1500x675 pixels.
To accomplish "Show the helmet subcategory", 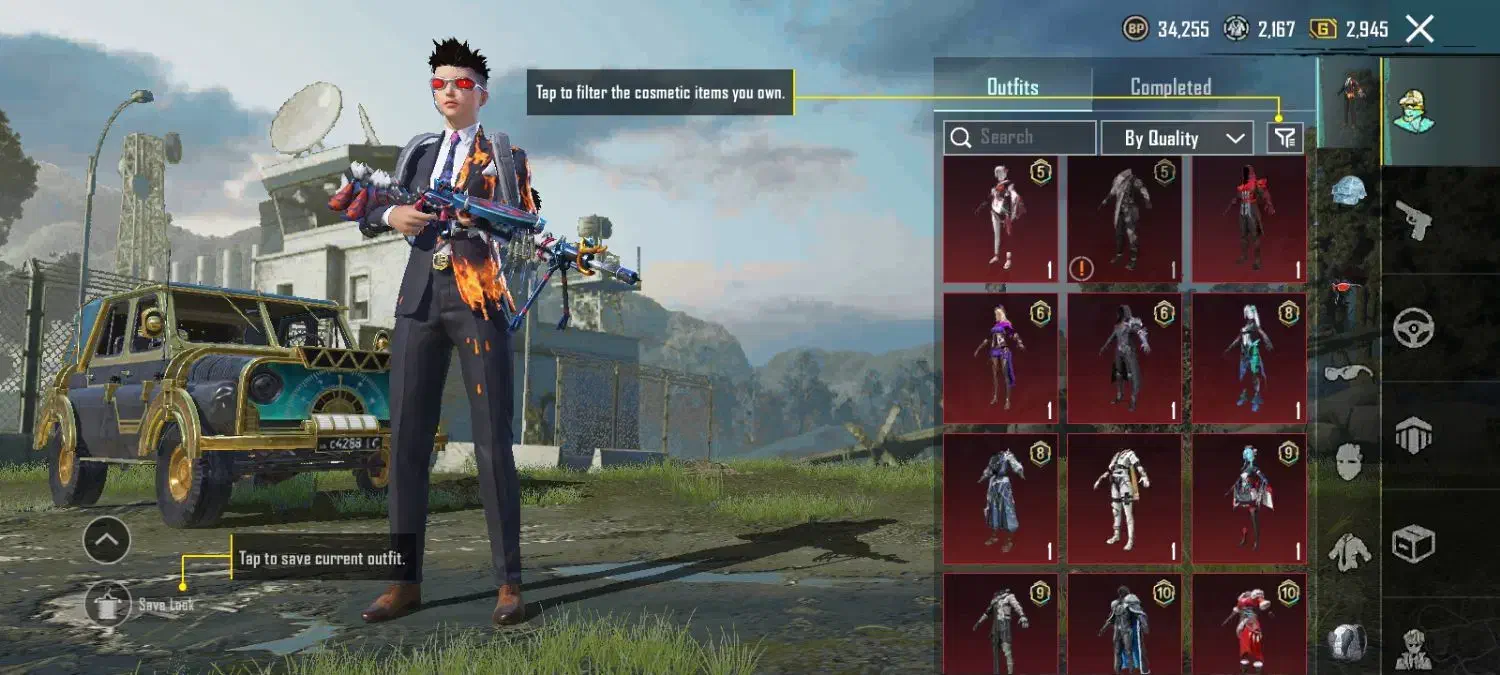I will click(x=1347, y=192).
